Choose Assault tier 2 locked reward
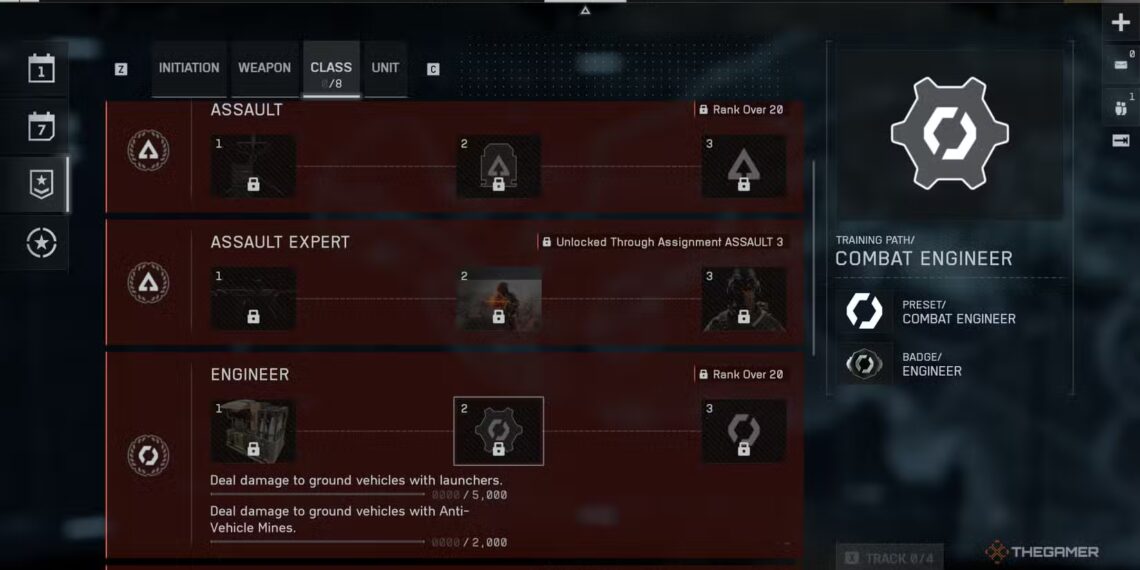 coord(498,166)
